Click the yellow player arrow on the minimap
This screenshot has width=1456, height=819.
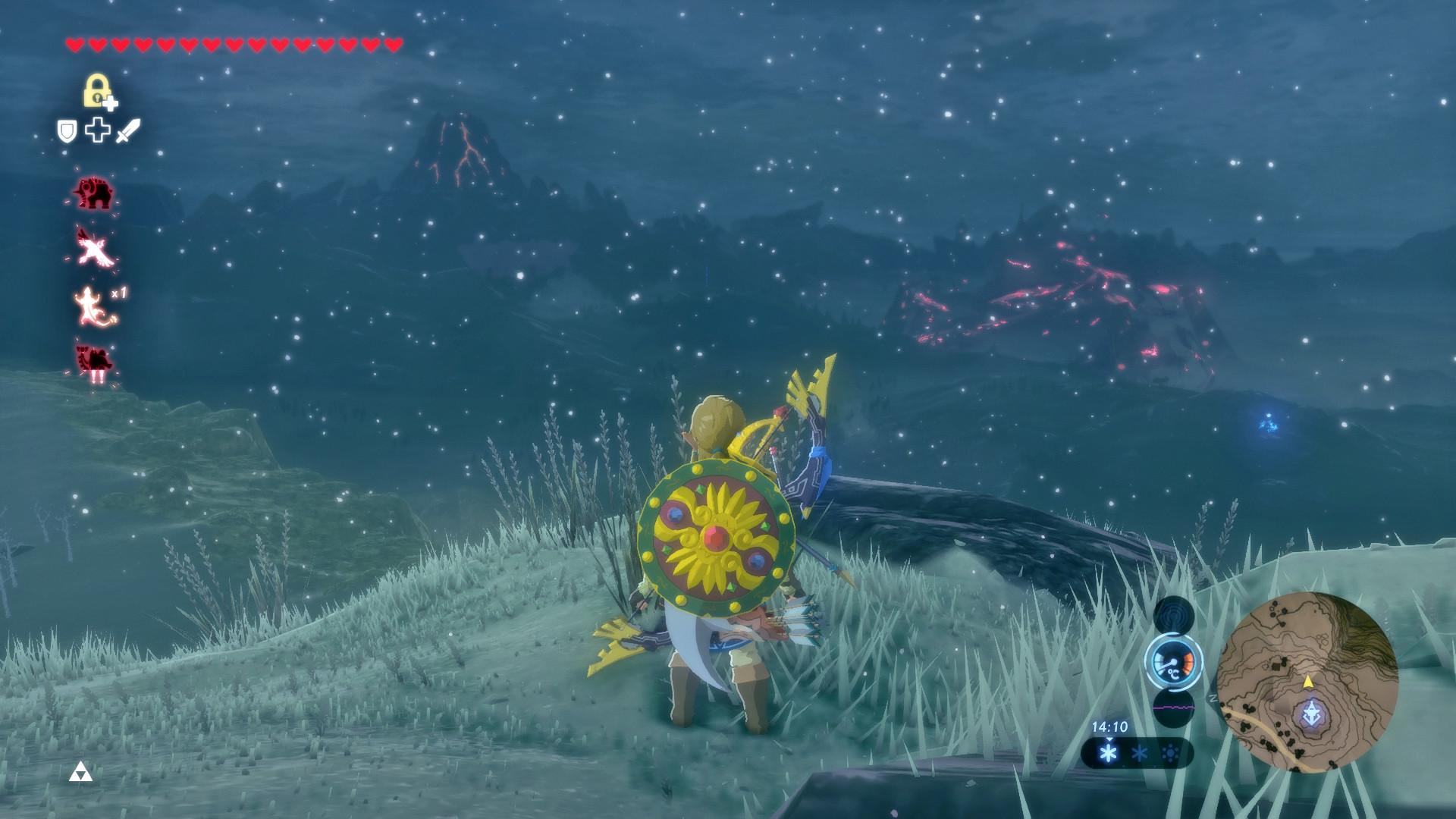tap(1308, 682)
